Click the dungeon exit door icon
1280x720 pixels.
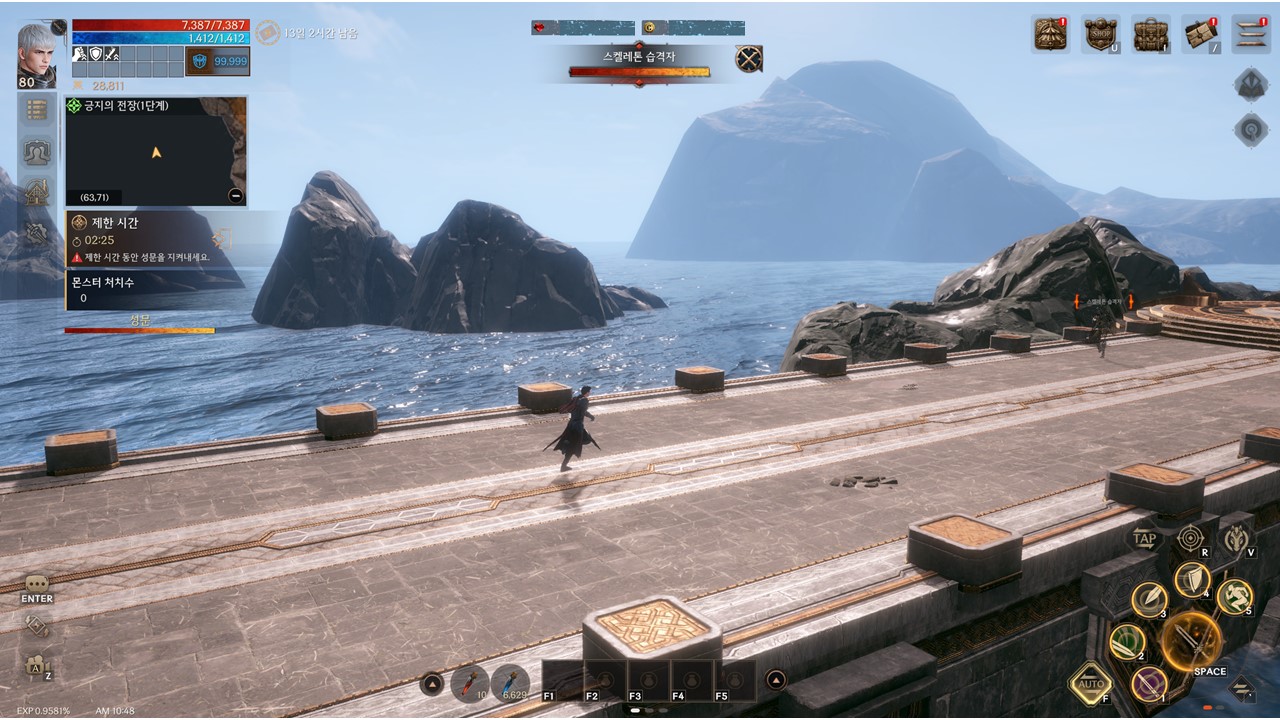(222, 238)
